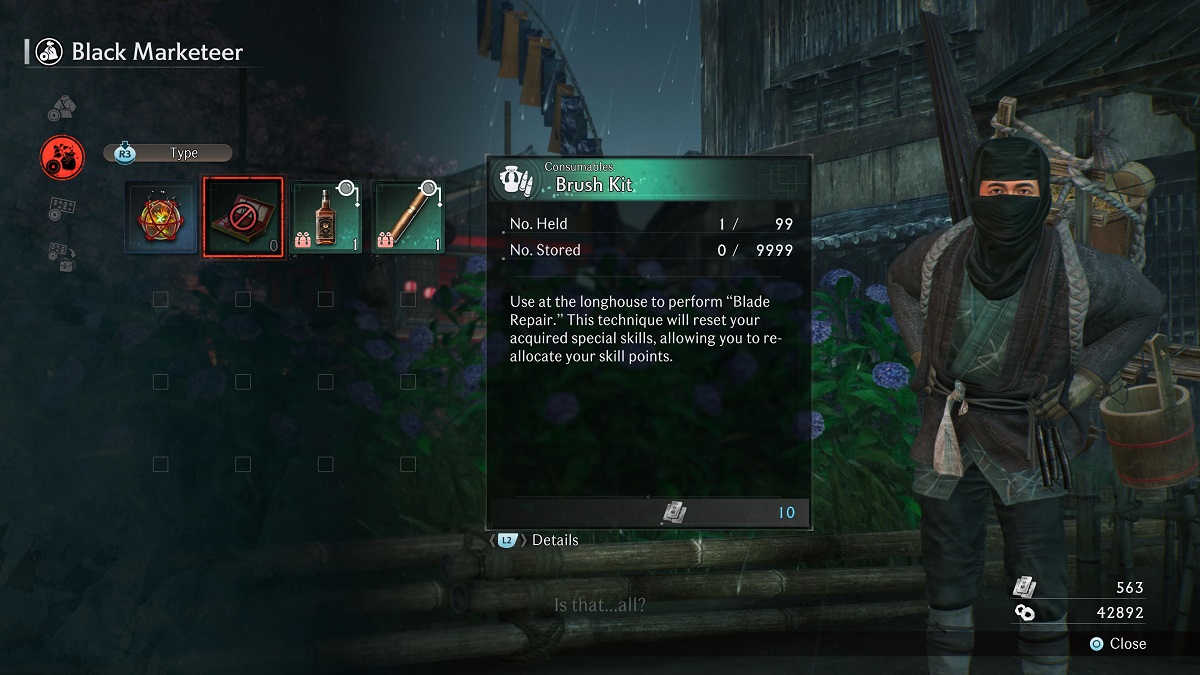Choose the cigar item slot
This screenshot has height=675, width=1200.
coord(408,217)
